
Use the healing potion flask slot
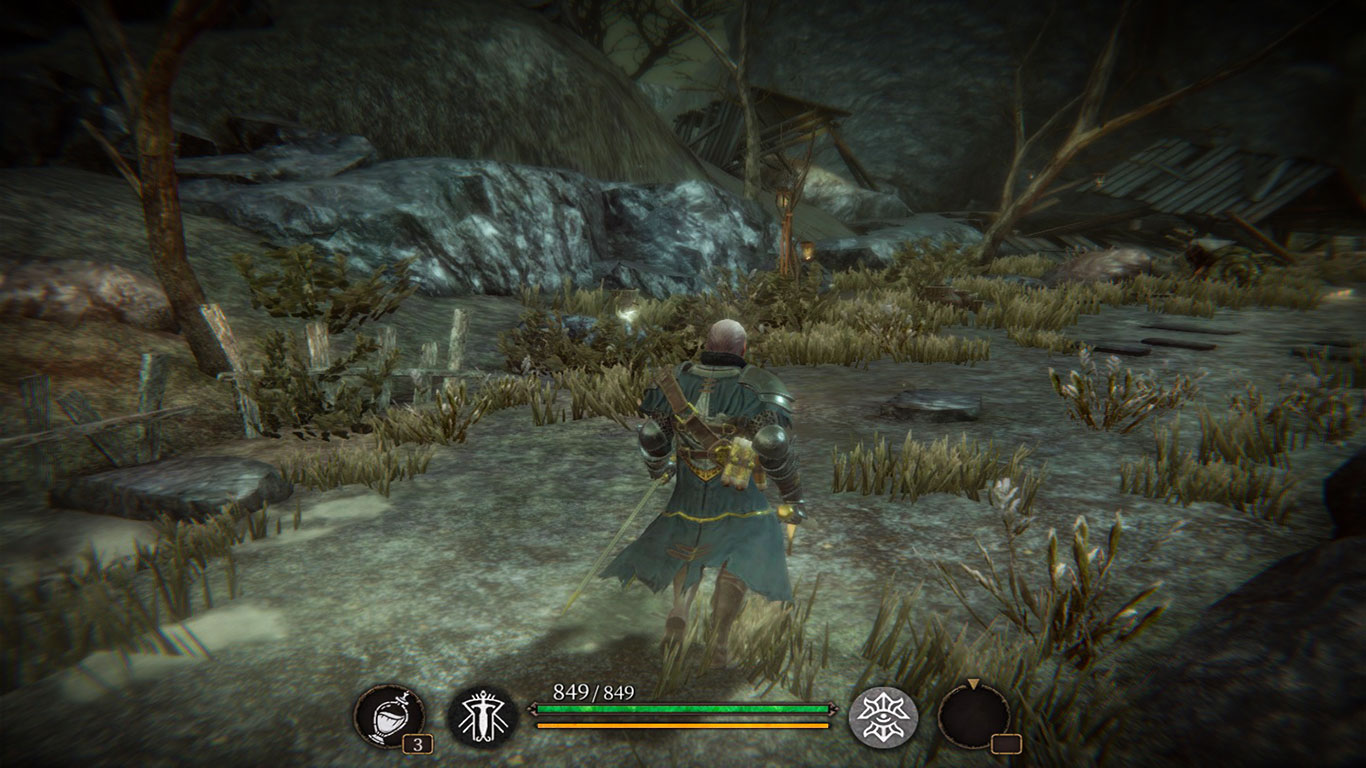(x=388, y=716)
